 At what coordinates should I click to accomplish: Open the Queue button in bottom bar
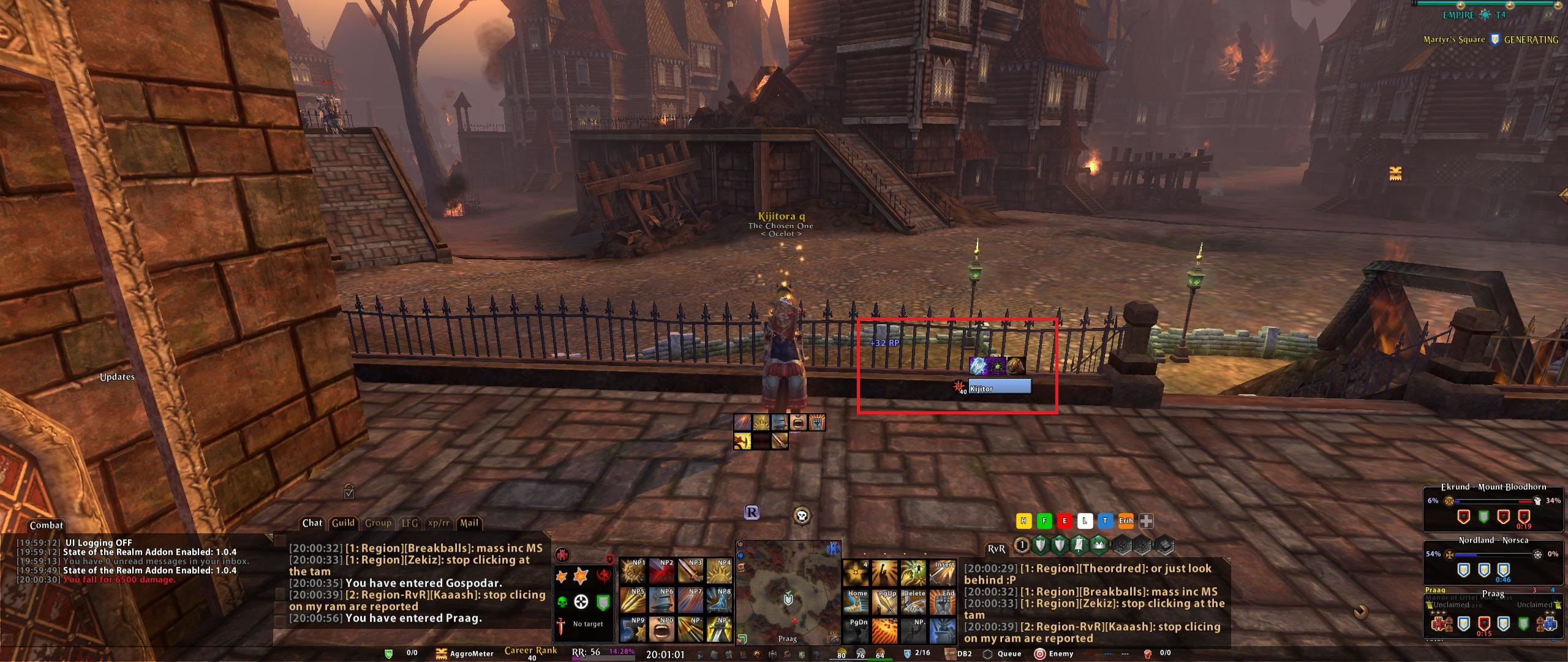[x=1003, y=654]
